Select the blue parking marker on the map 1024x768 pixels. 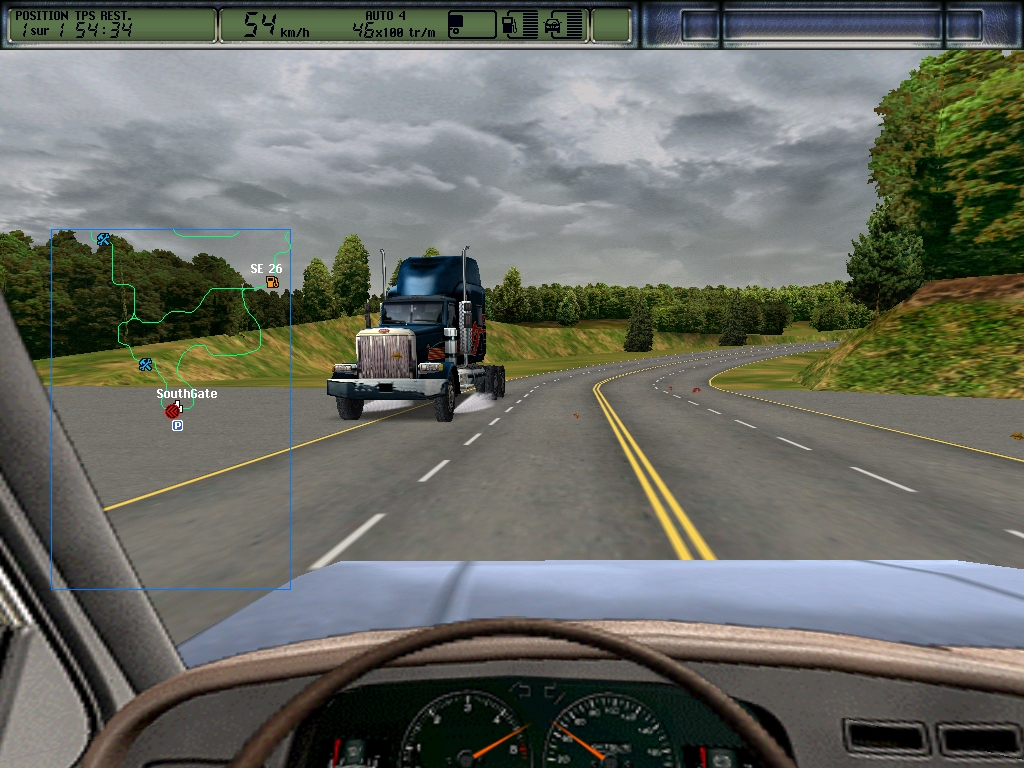178,426
